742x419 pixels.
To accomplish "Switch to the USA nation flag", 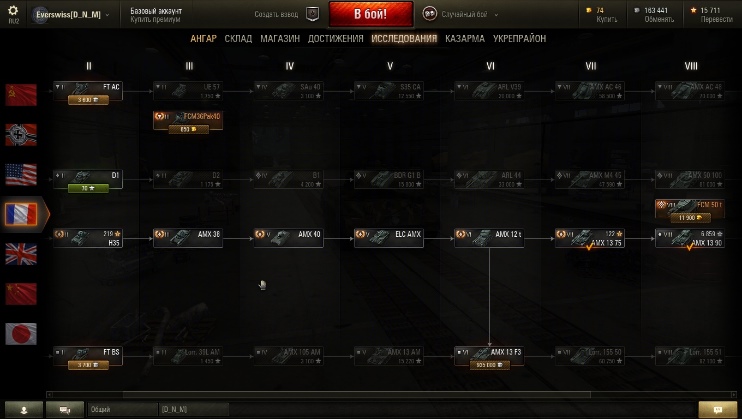I will 21,174.
